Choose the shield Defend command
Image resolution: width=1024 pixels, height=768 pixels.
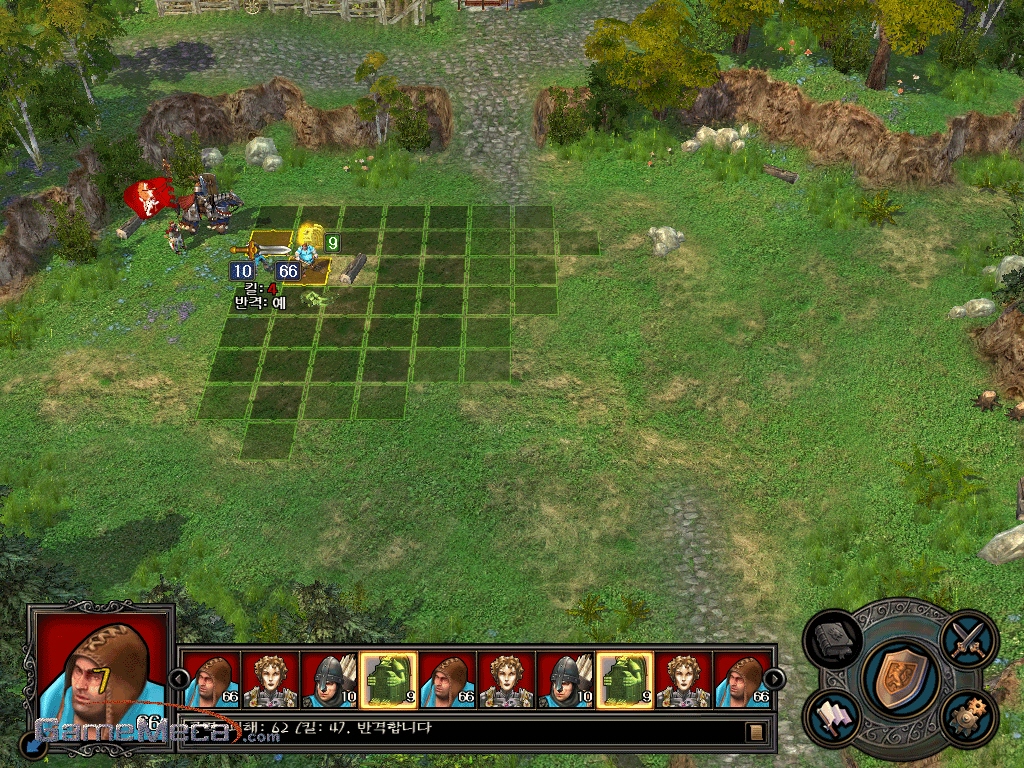point(899,680)
